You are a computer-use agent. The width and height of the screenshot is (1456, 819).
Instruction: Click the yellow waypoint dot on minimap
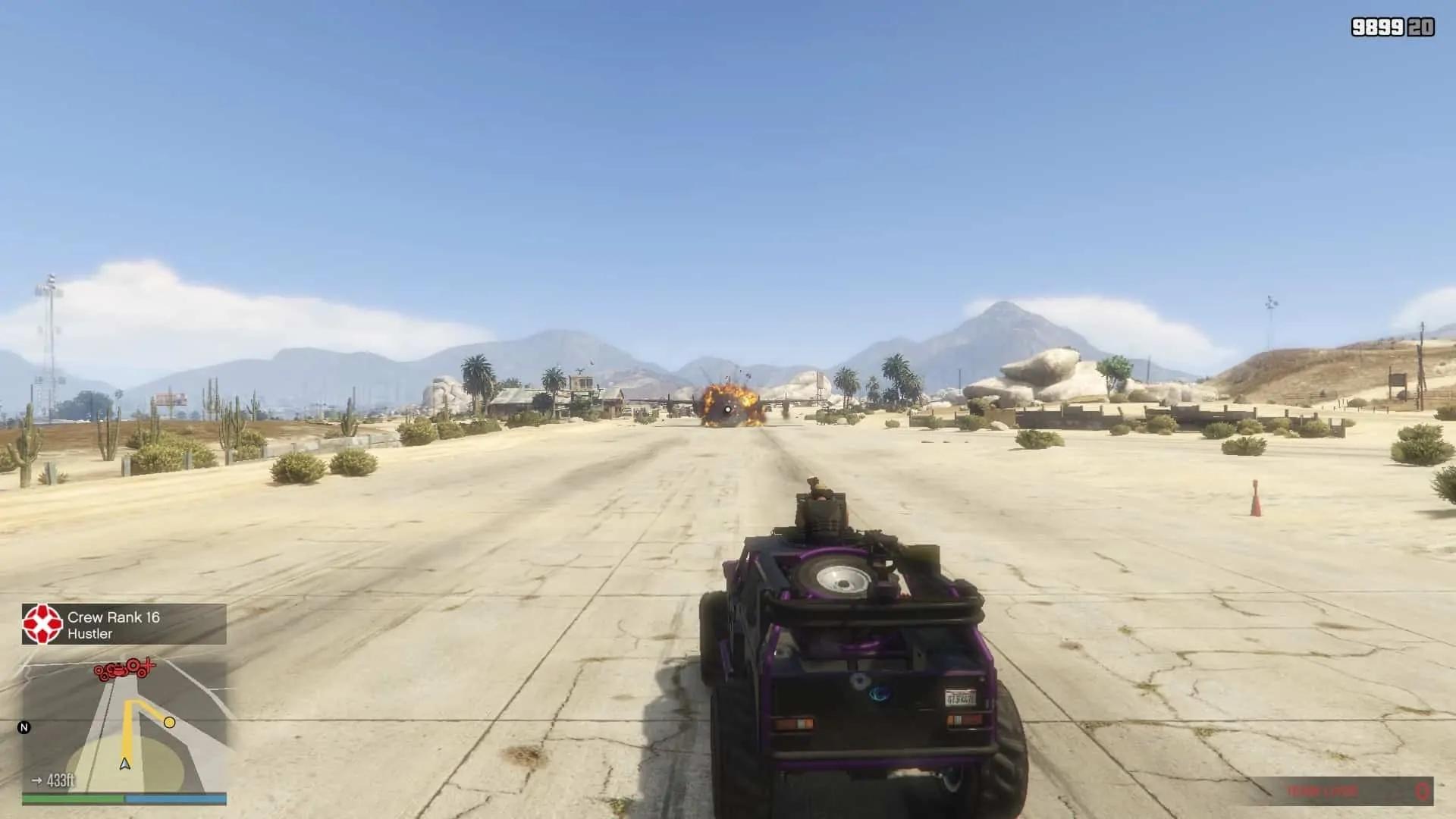coord(169,723)
